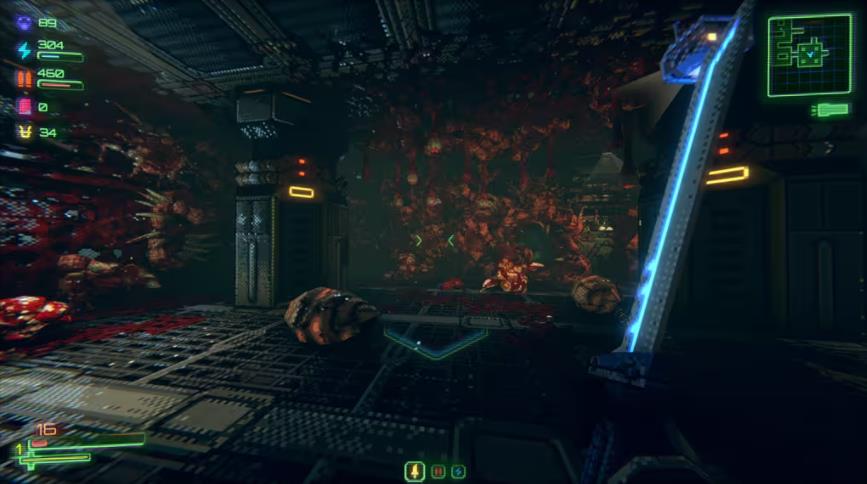Click the cyan energy lightning bolt icon
Screen dimensions: 867x484
(x=24, y=50)
